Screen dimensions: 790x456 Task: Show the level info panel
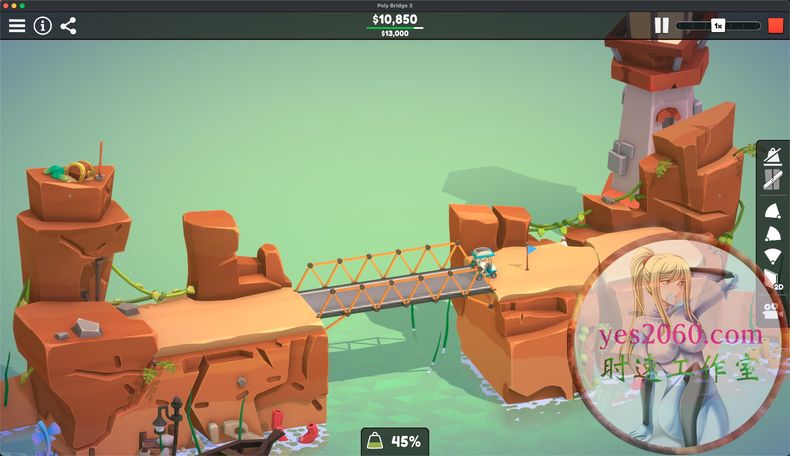coord(42,26)
